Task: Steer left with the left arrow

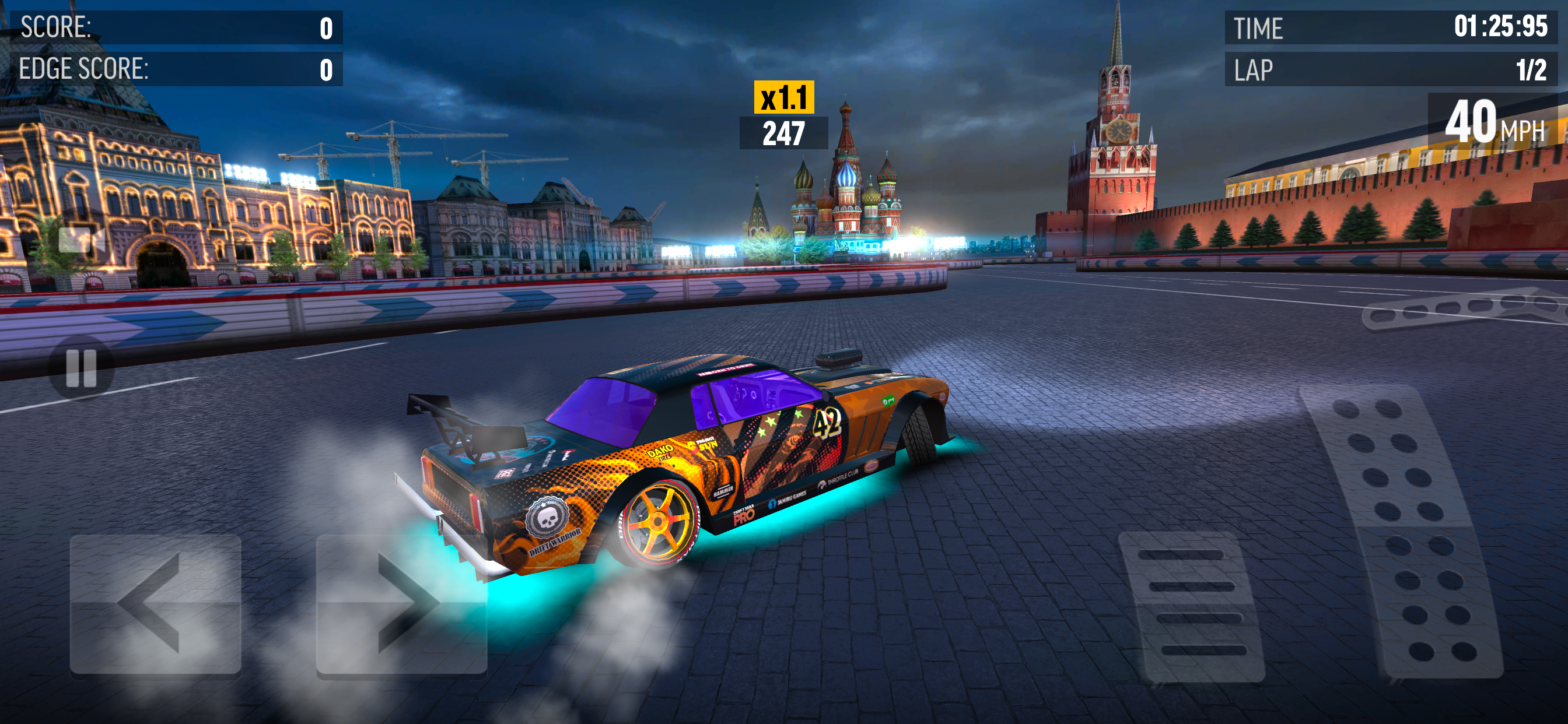Action: (155, 604)
